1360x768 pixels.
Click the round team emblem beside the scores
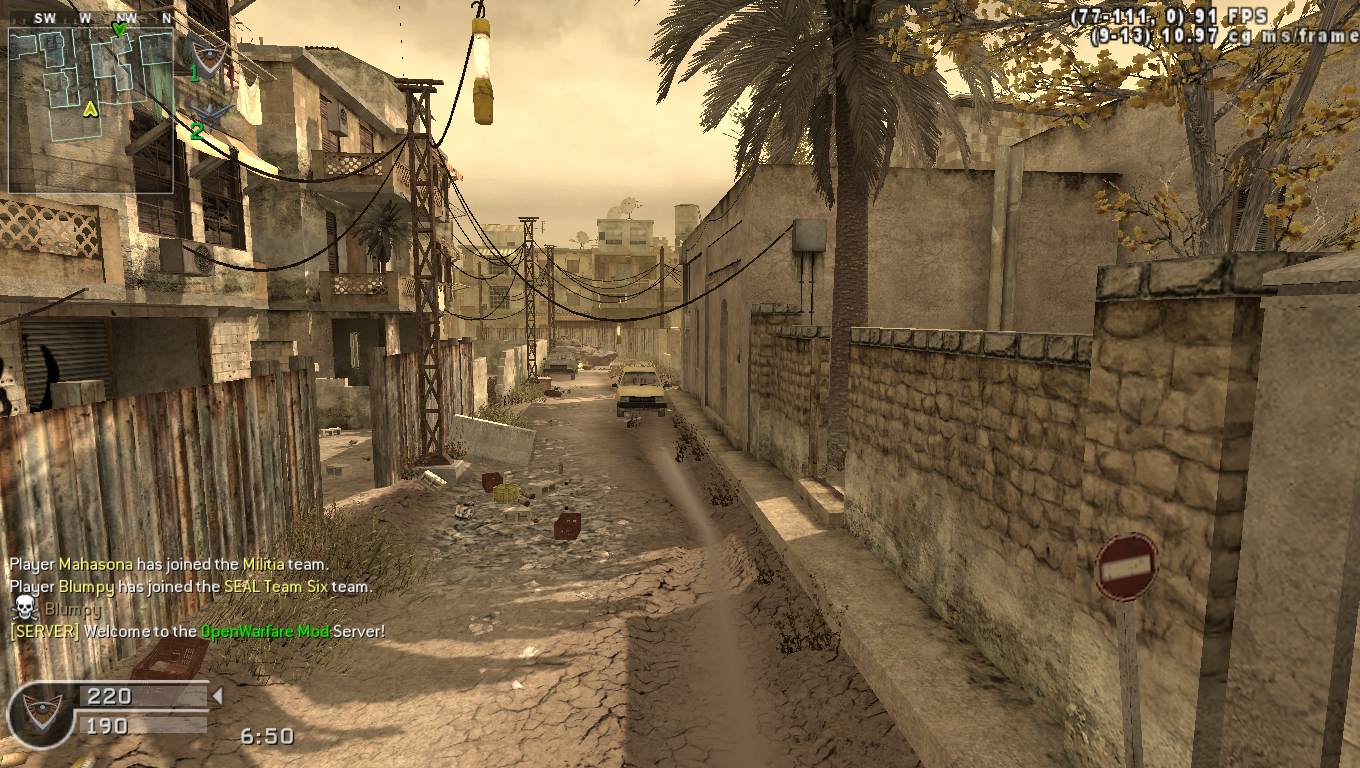click(41, 713)
